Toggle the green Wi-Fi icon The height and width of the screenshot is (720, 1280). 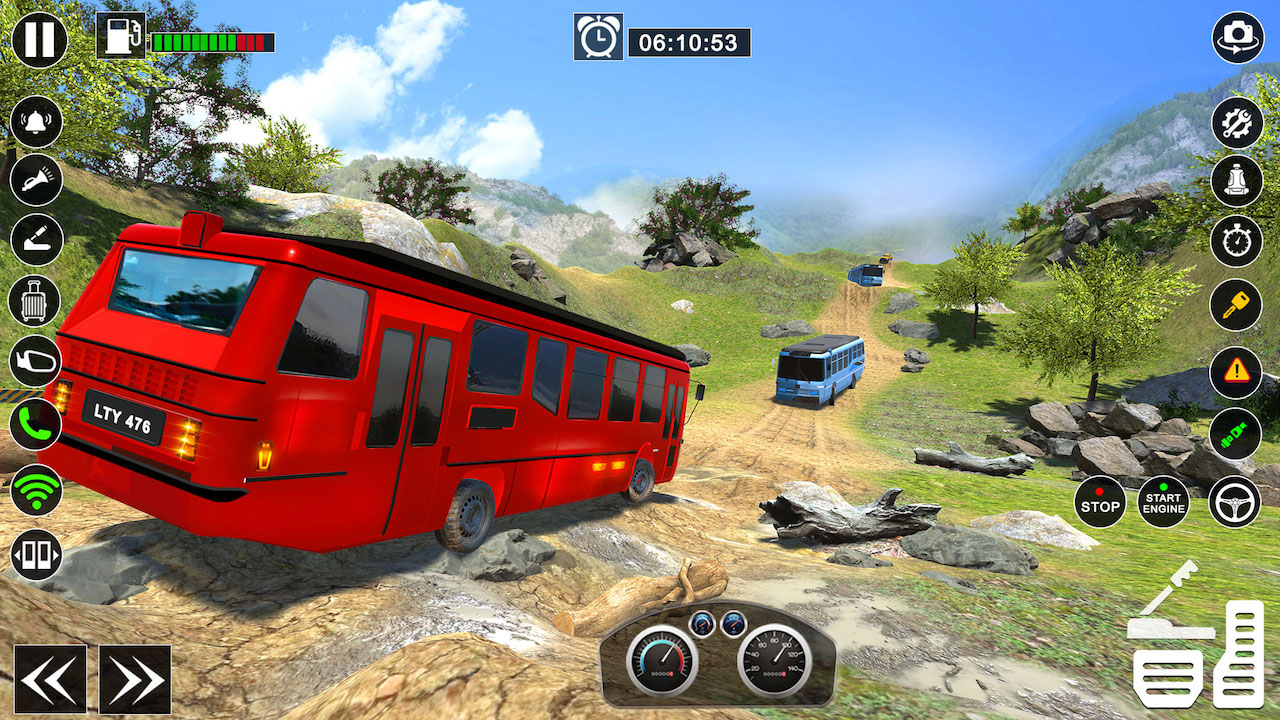[x=37, y=490]
